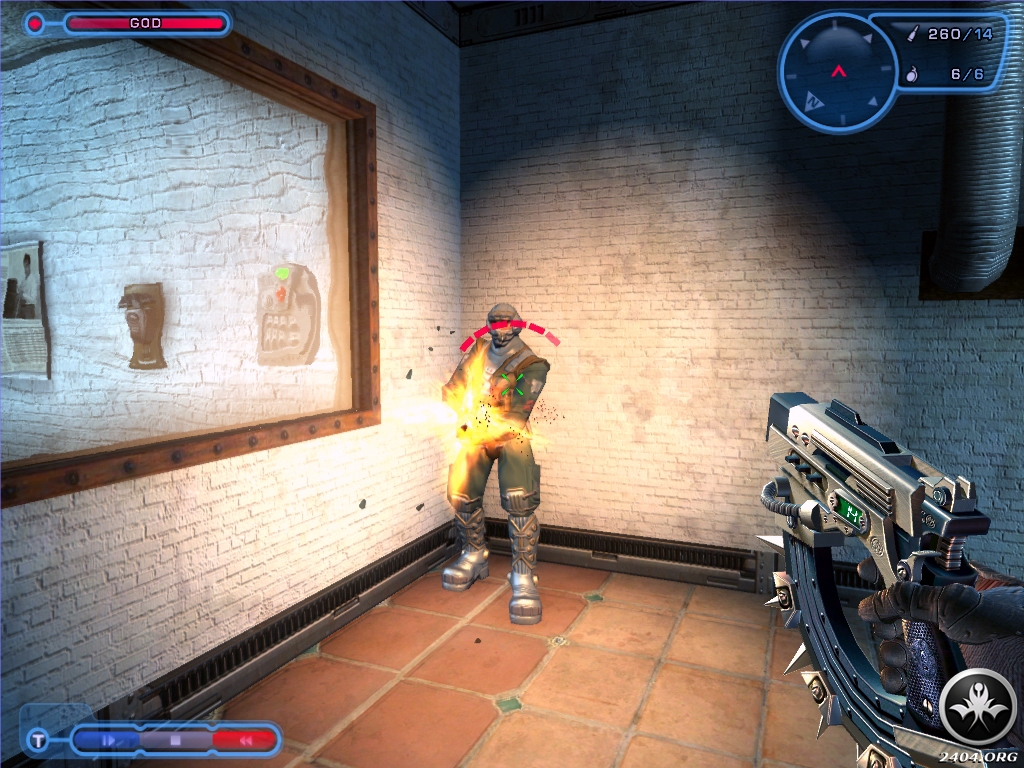1024x768 pixels.
Task: Trigger the red rewind-time segment
Action: [243, 741]
